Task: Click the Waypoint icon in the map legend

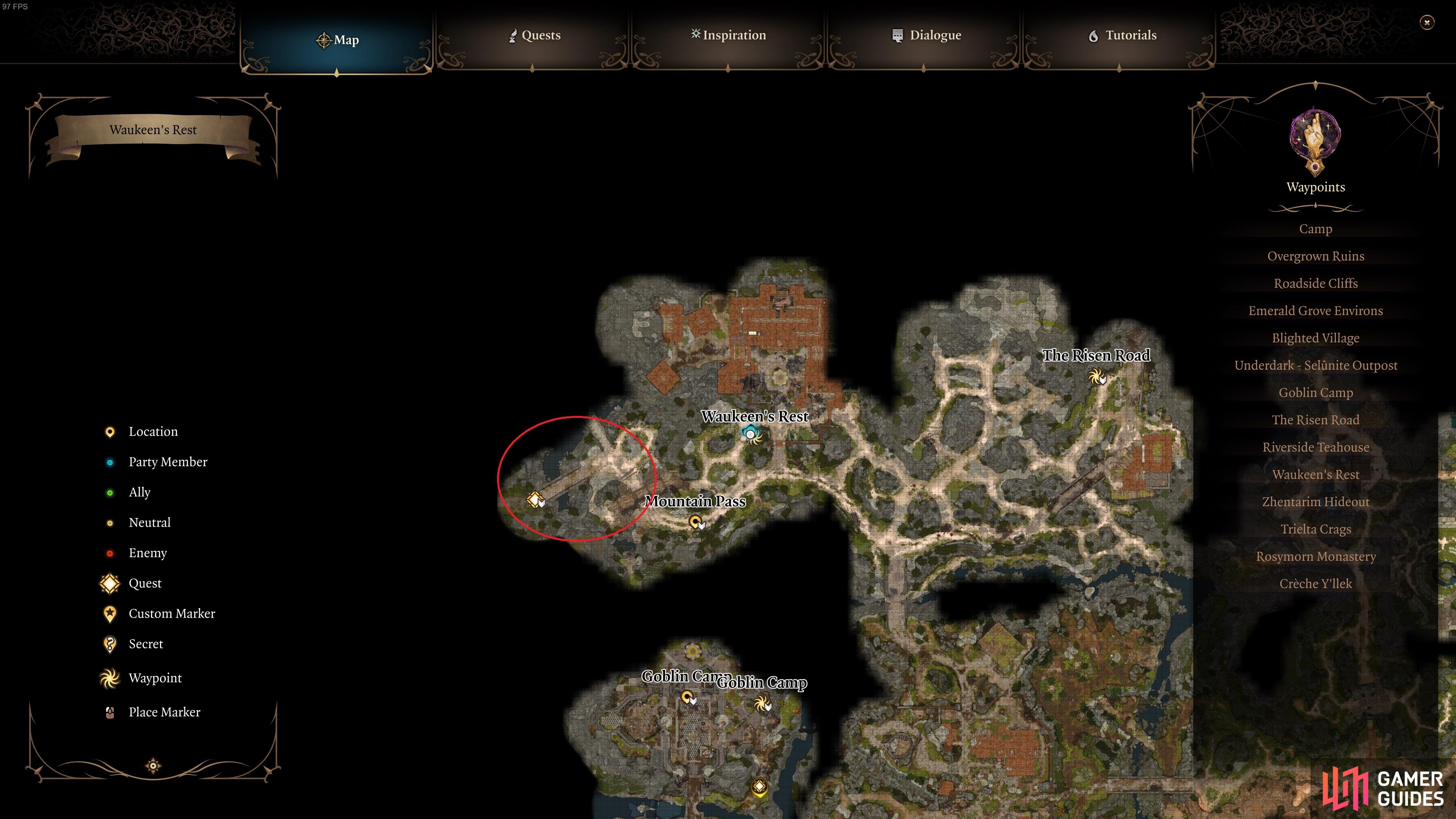Action: click(109, 678)
